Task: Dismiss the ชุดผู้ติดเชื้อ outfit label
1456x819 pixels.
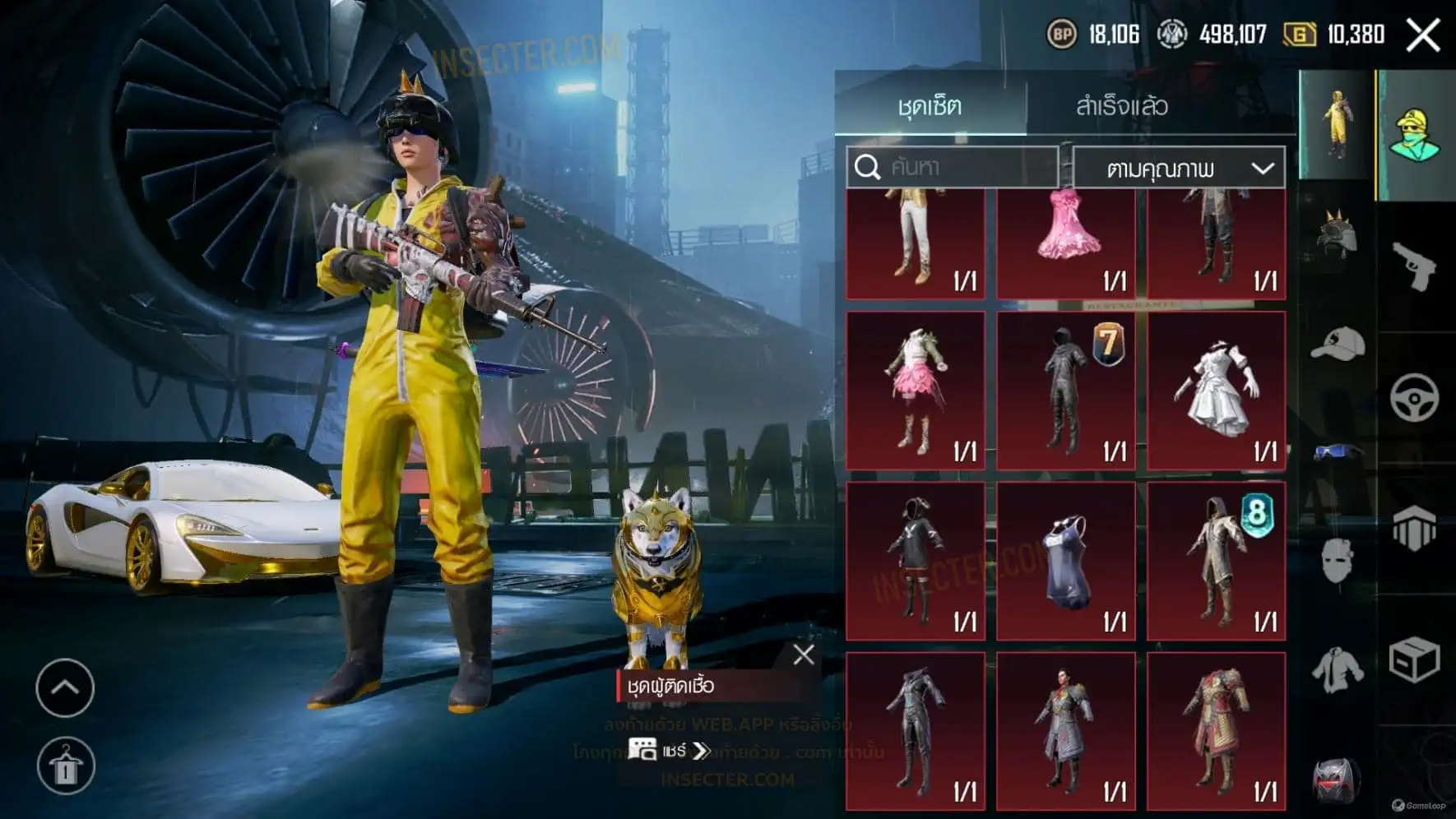Action: pos(804,655)
